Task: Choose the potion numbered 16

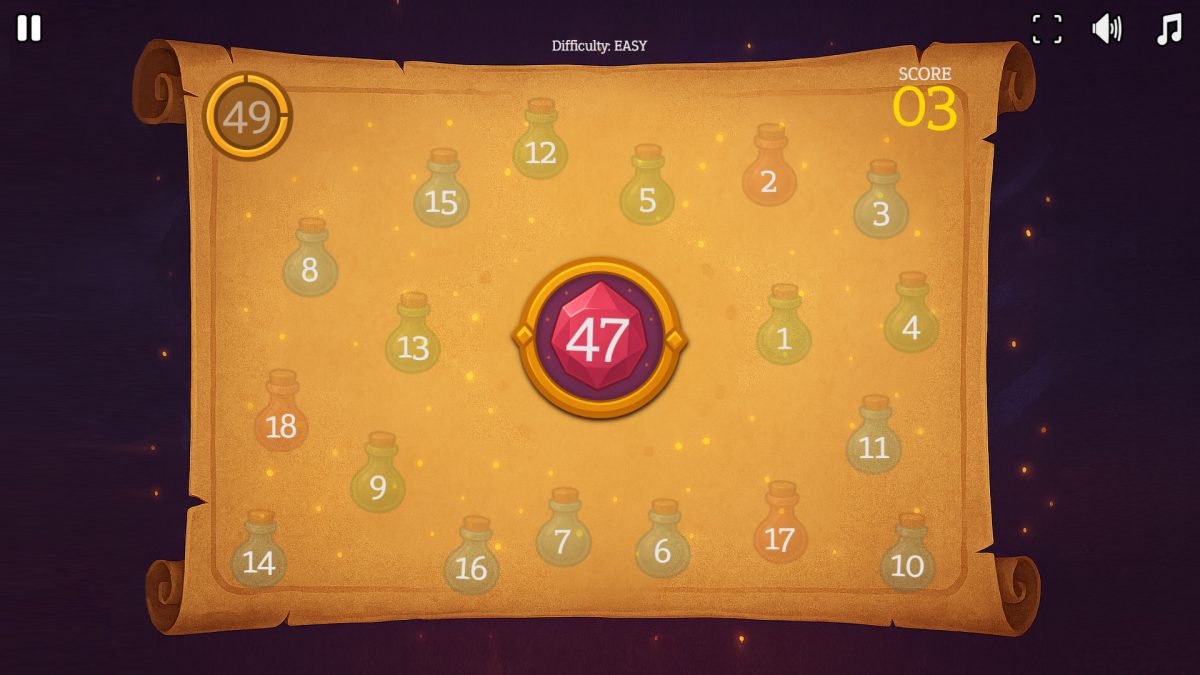Action: 471,562
